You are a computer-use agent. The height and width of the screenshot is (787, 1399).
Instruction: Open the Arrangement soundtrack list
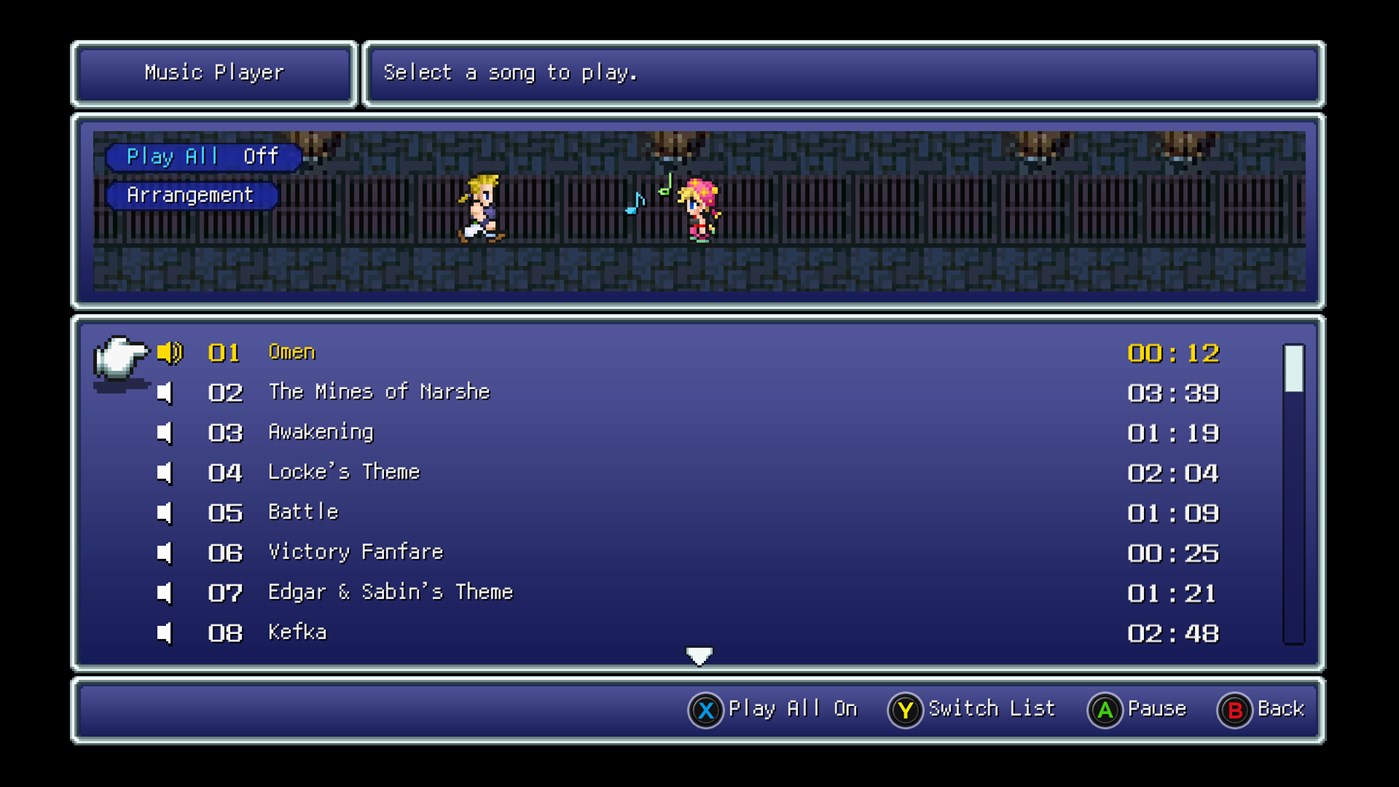191,195
